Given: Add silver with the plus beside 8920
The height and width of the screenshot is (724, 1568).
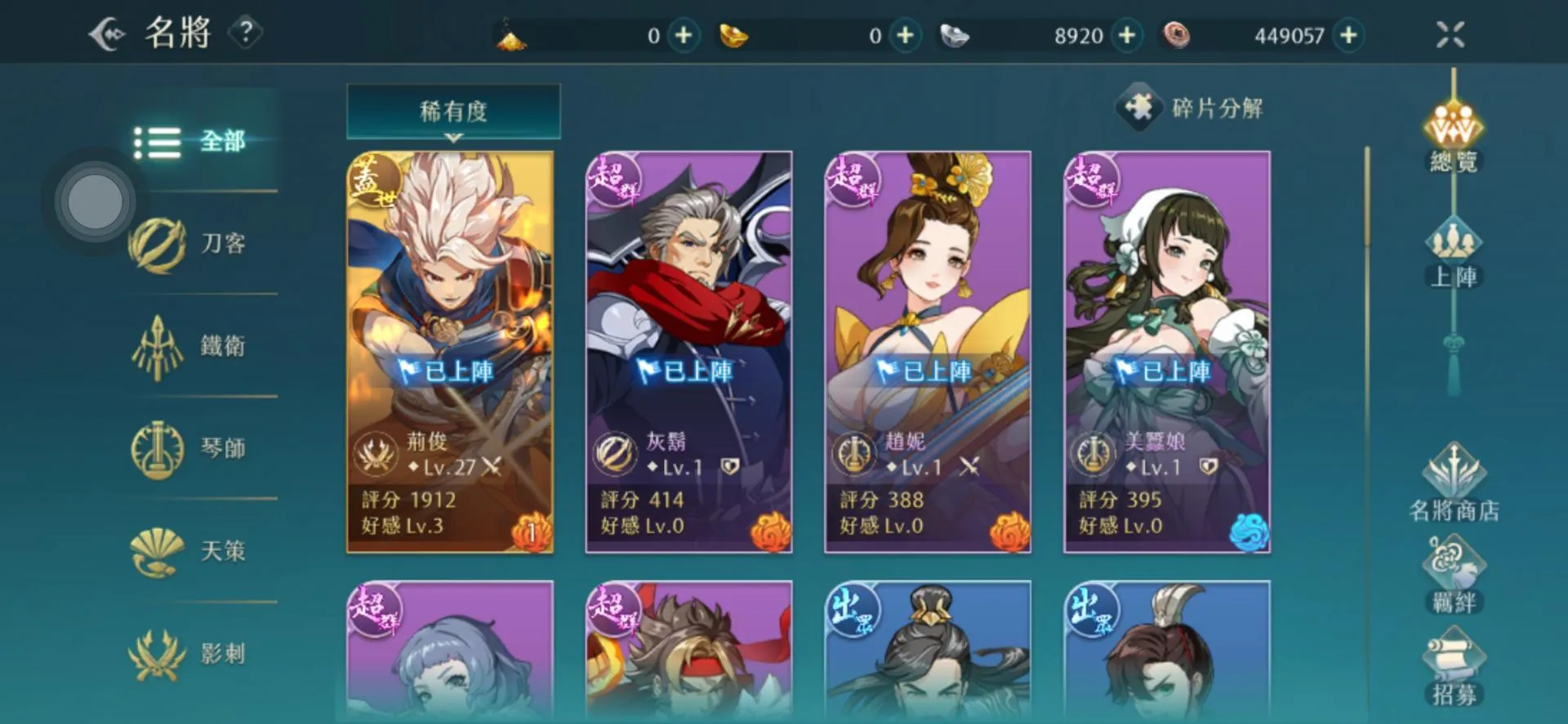Looking at the screenshot, I should point(1127,35).
